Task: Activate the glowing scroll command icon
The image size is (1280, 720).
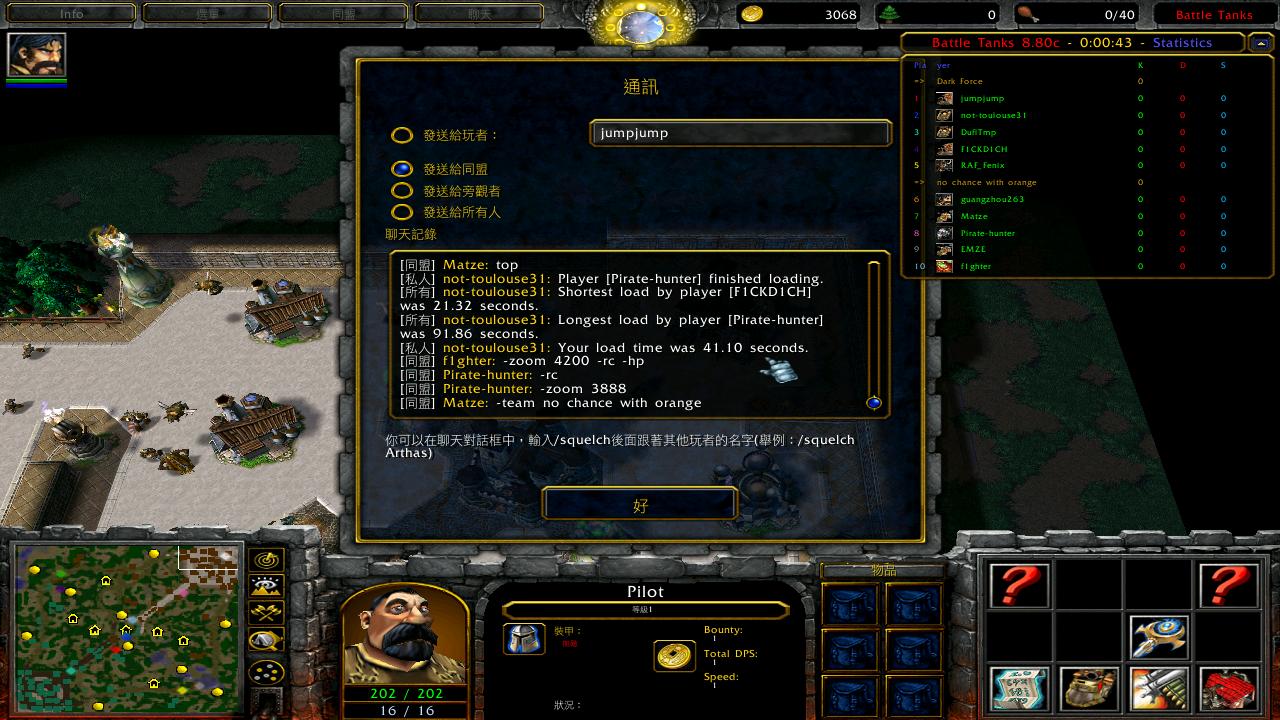Action: [1019, 688]
